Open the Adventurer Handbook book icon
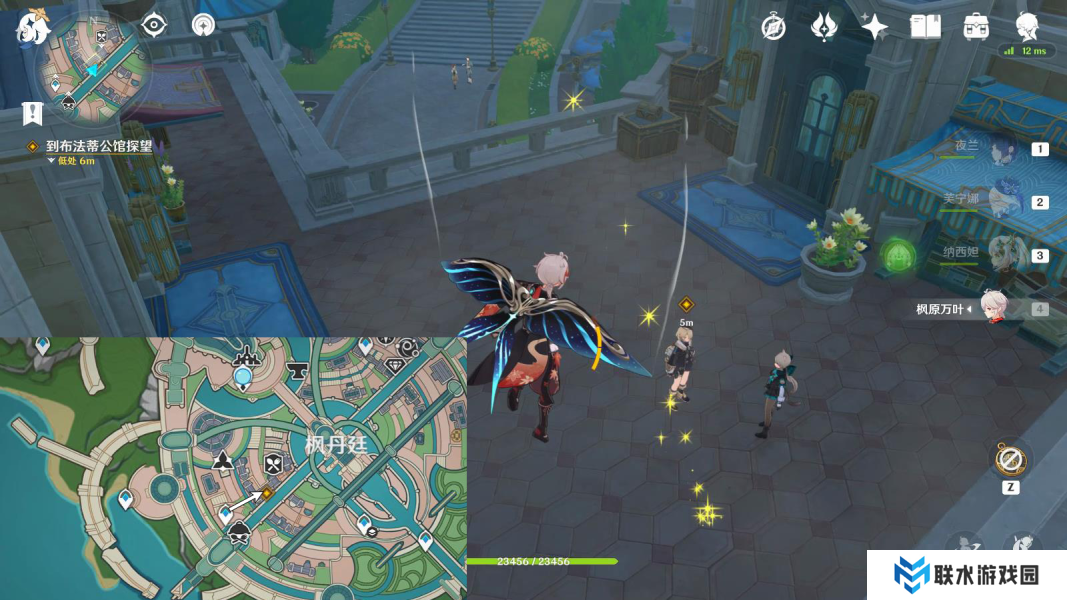1067x600 pixels. 925,27
